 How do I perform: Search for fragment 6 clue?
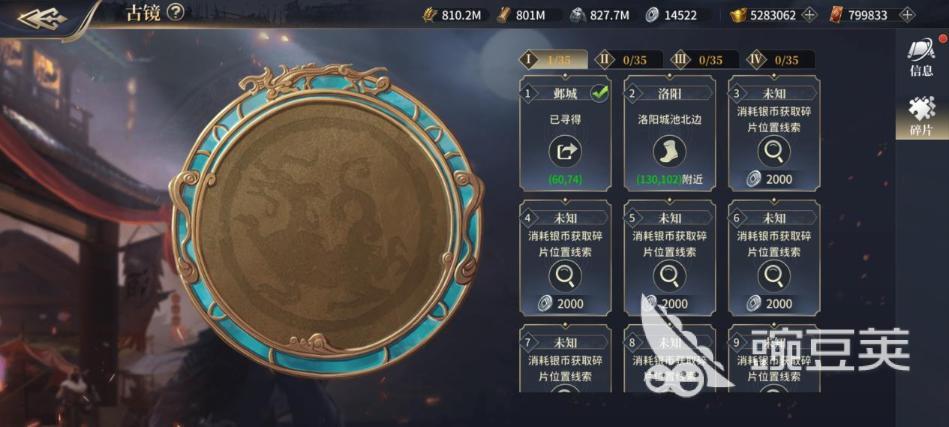tap(772, 277)
